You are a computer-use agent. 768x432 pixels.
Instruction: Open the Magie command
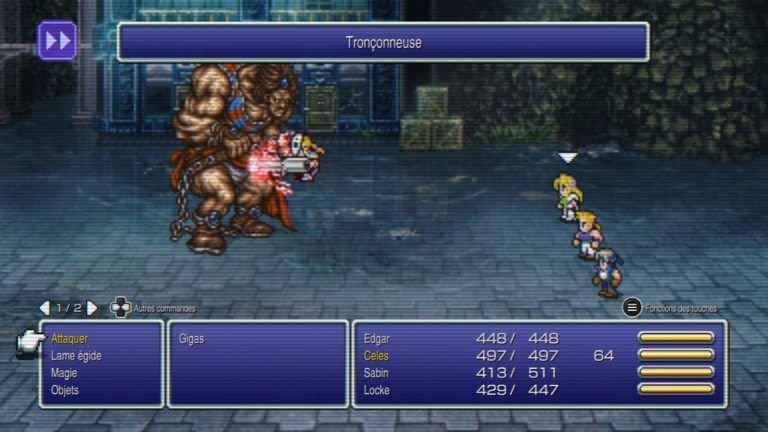tap(65, 373)
